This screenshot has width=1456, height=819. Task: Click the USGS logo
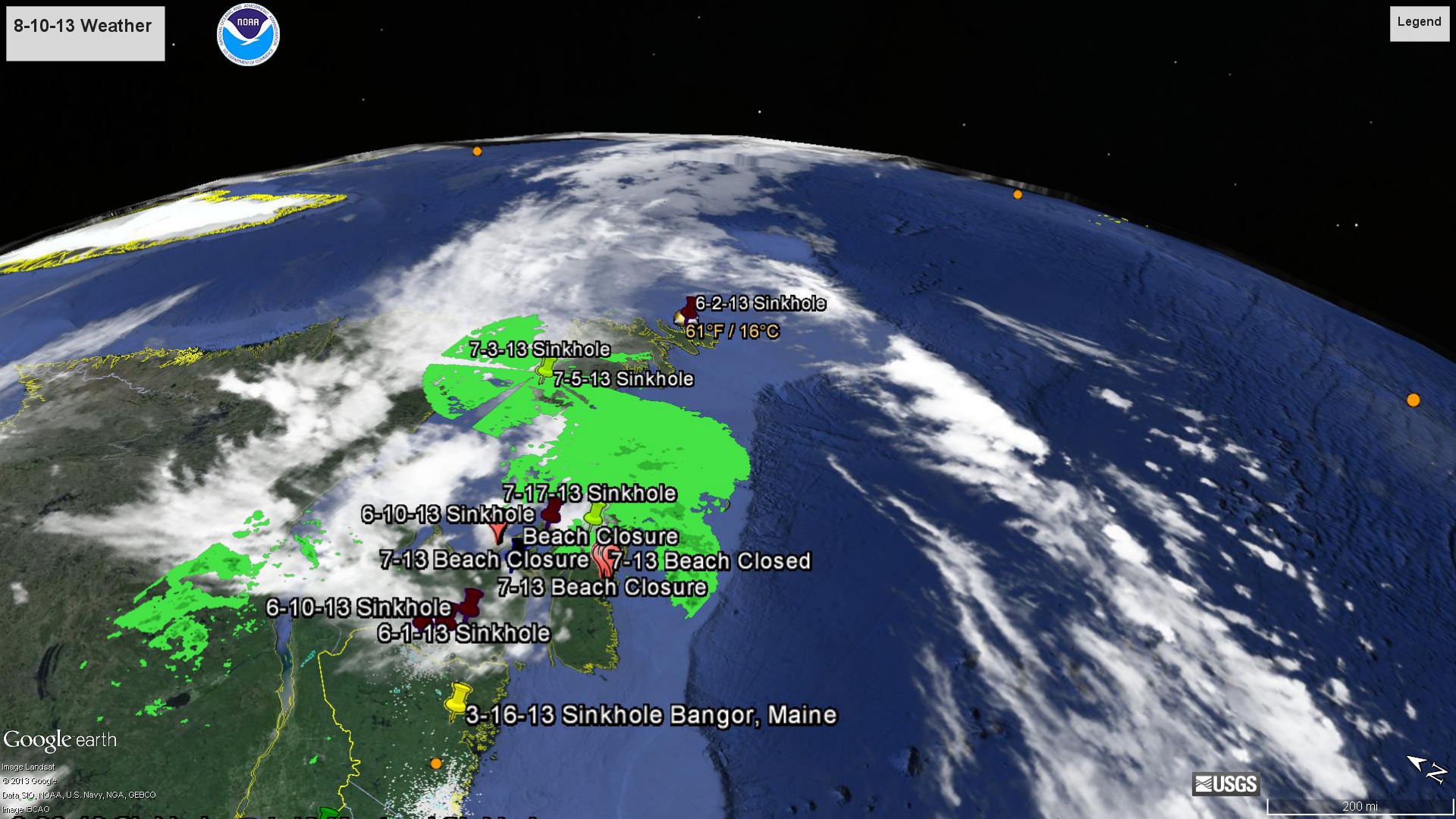pos(1225,784)
